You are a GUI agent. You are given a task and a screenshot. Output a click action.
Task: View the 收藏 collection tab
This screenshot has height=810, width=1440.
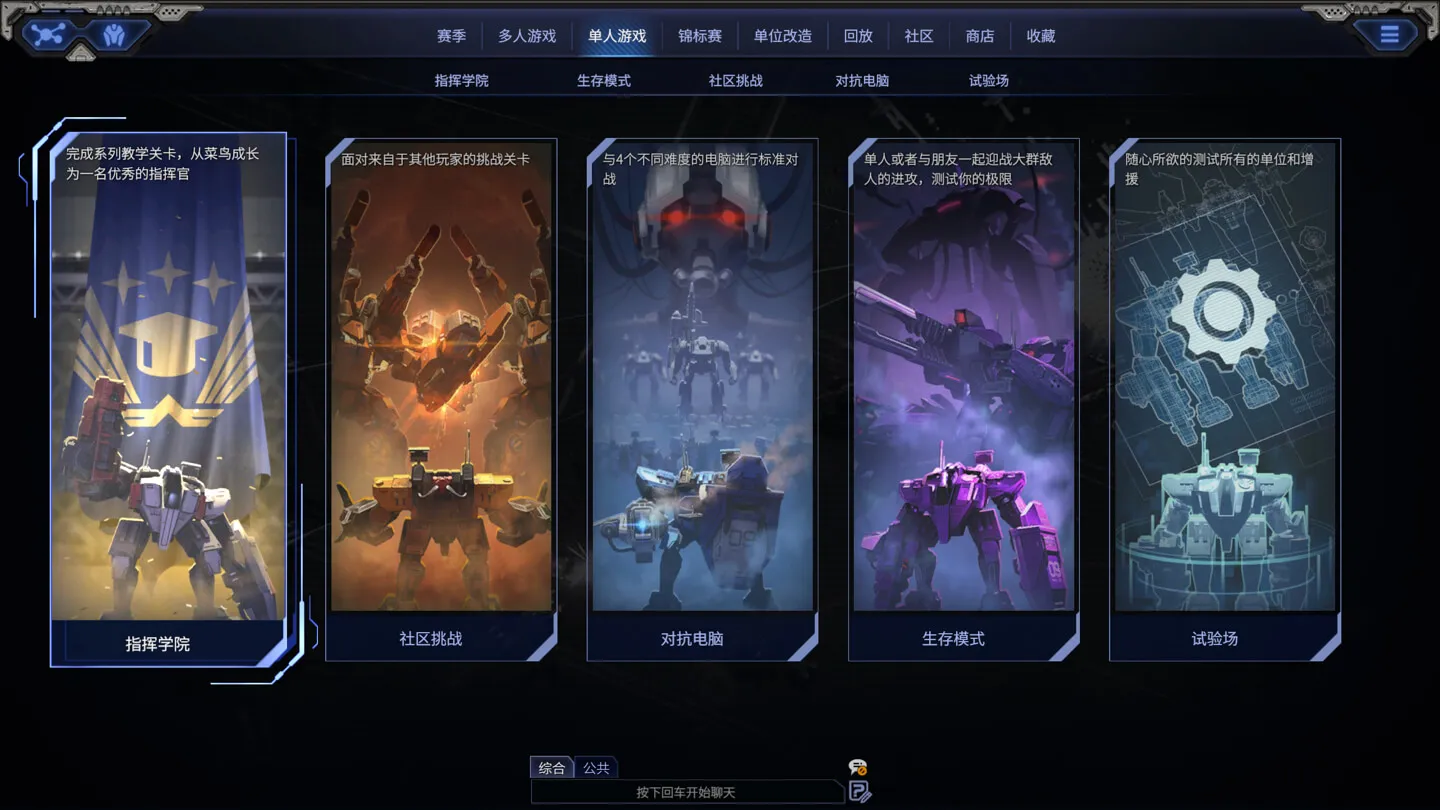tap(1041, 36)
